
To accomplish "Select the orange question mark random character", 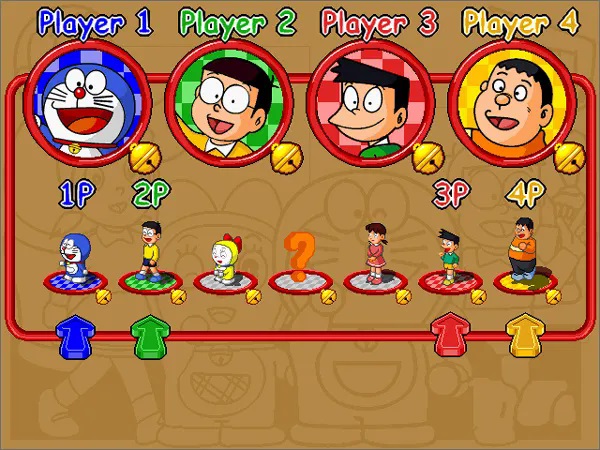I will point(299,258).
